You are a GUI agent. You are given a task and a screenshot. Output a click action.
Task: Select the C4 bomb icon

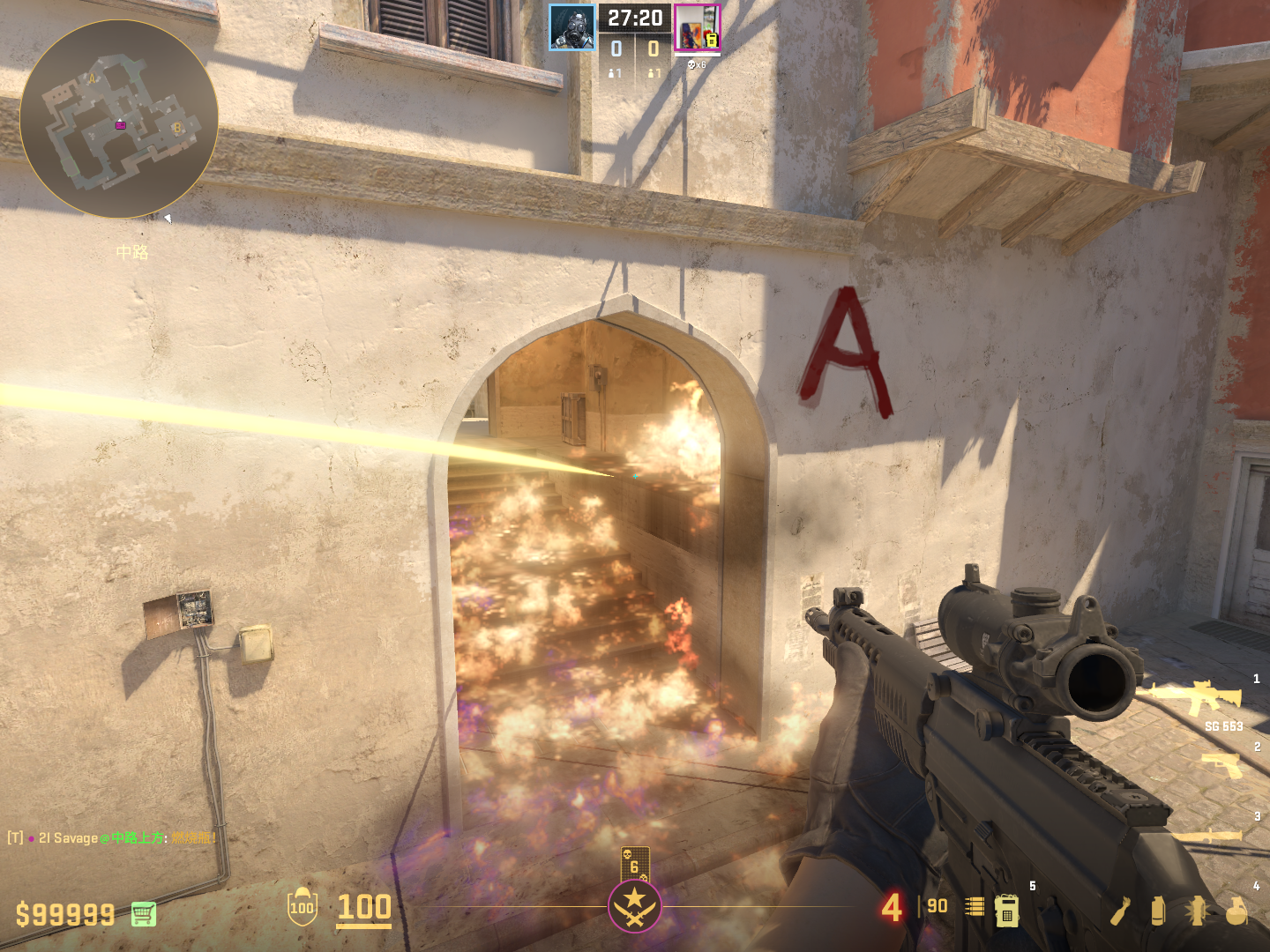[1007, 911]
